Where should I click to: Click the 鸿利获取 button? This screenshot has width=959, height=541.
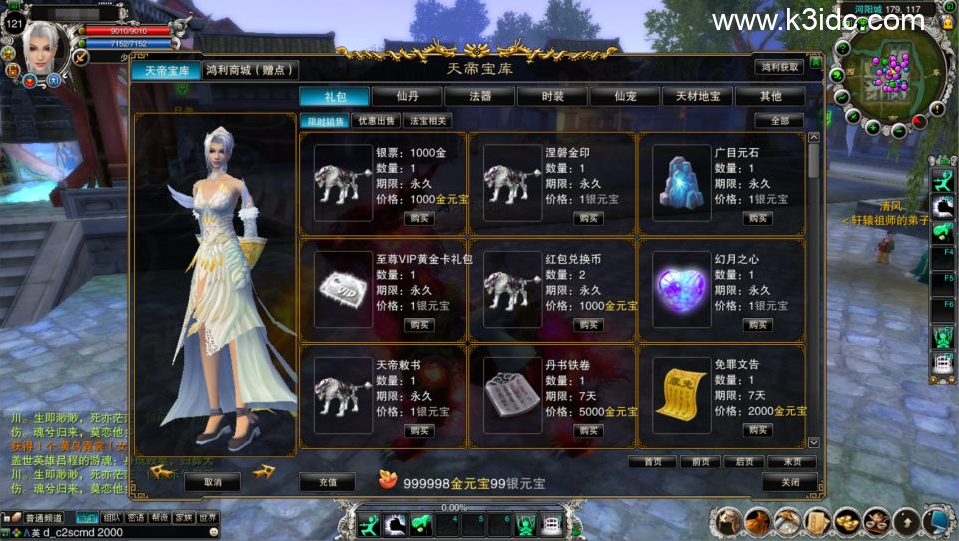(x=779, y=67)
